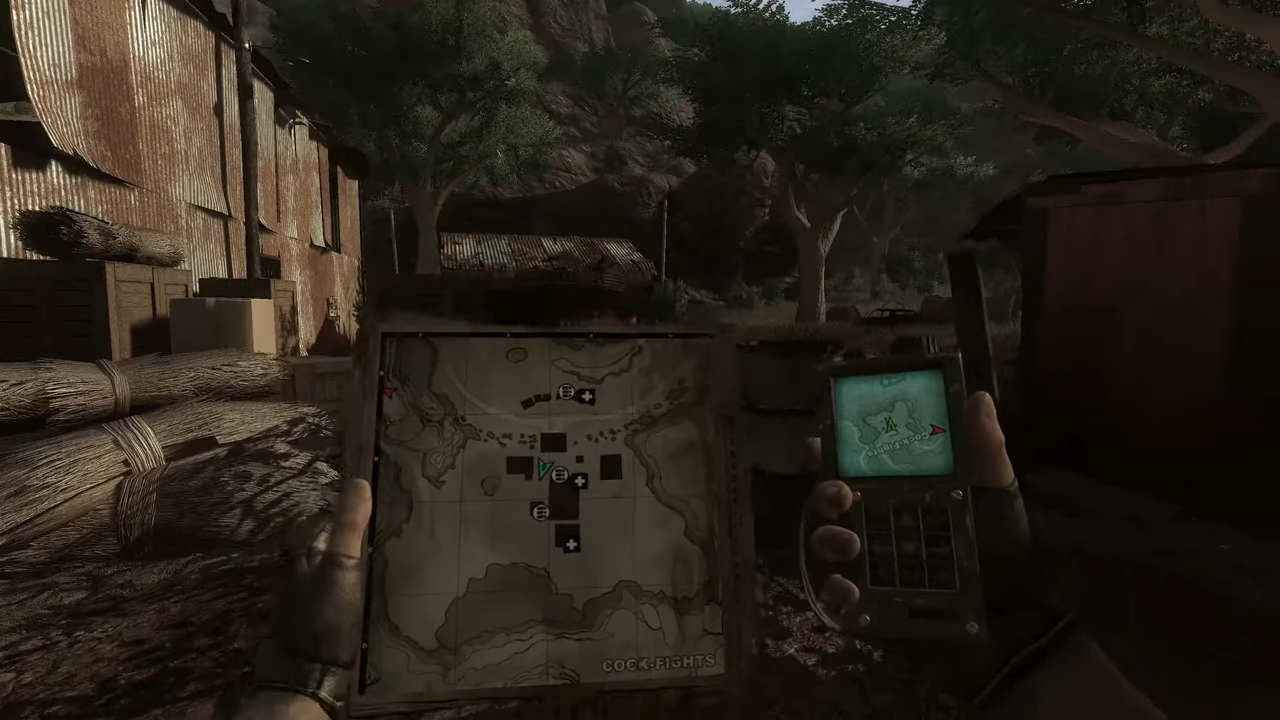Click the white cross icon at the map's top edge

pos(586,395)
